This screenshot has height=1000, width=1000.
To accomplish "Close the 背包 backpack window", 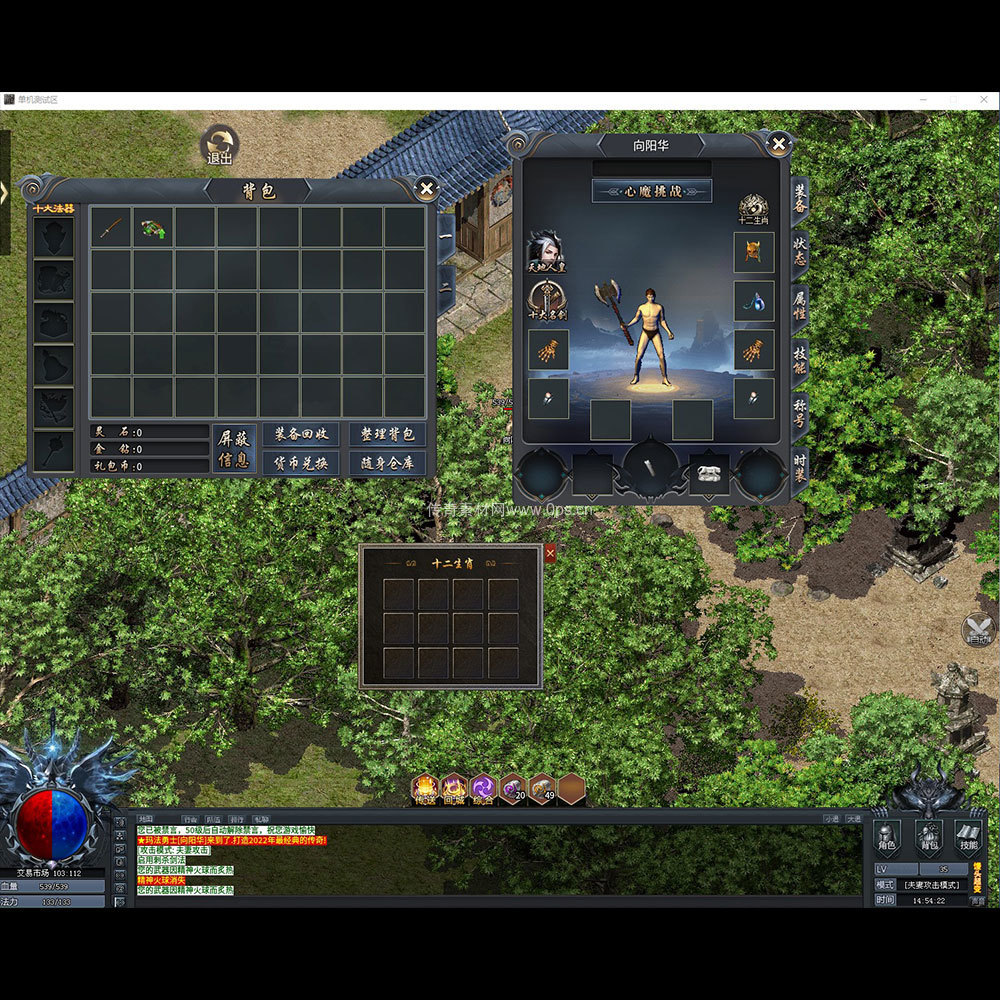I will coord(427,188).
